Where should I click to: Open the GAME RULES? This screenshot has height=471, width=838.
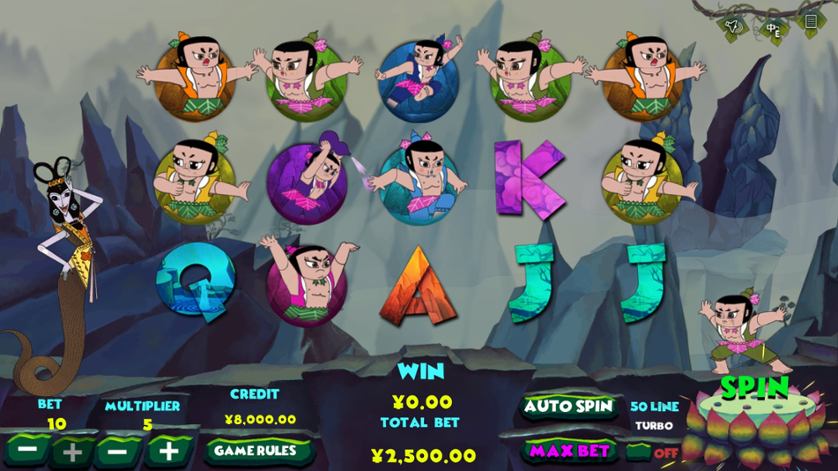pos(255,450)
